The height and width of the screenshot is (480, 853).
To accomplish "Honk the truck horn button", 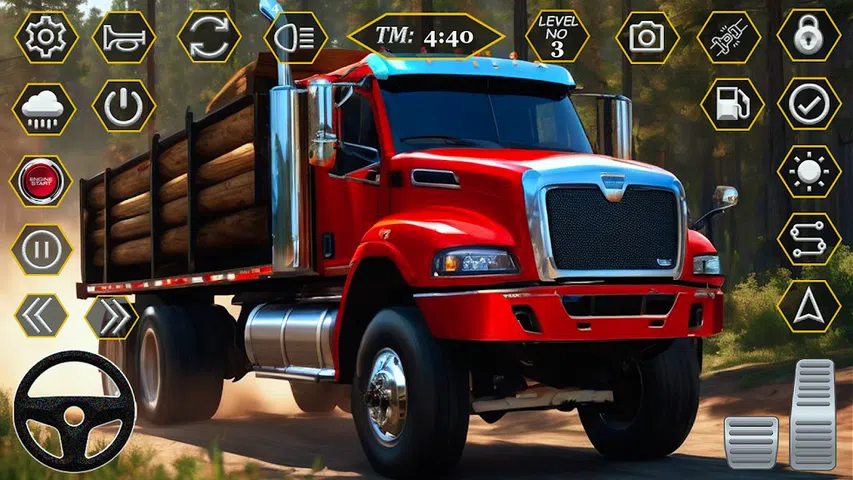I will point(124,37).
